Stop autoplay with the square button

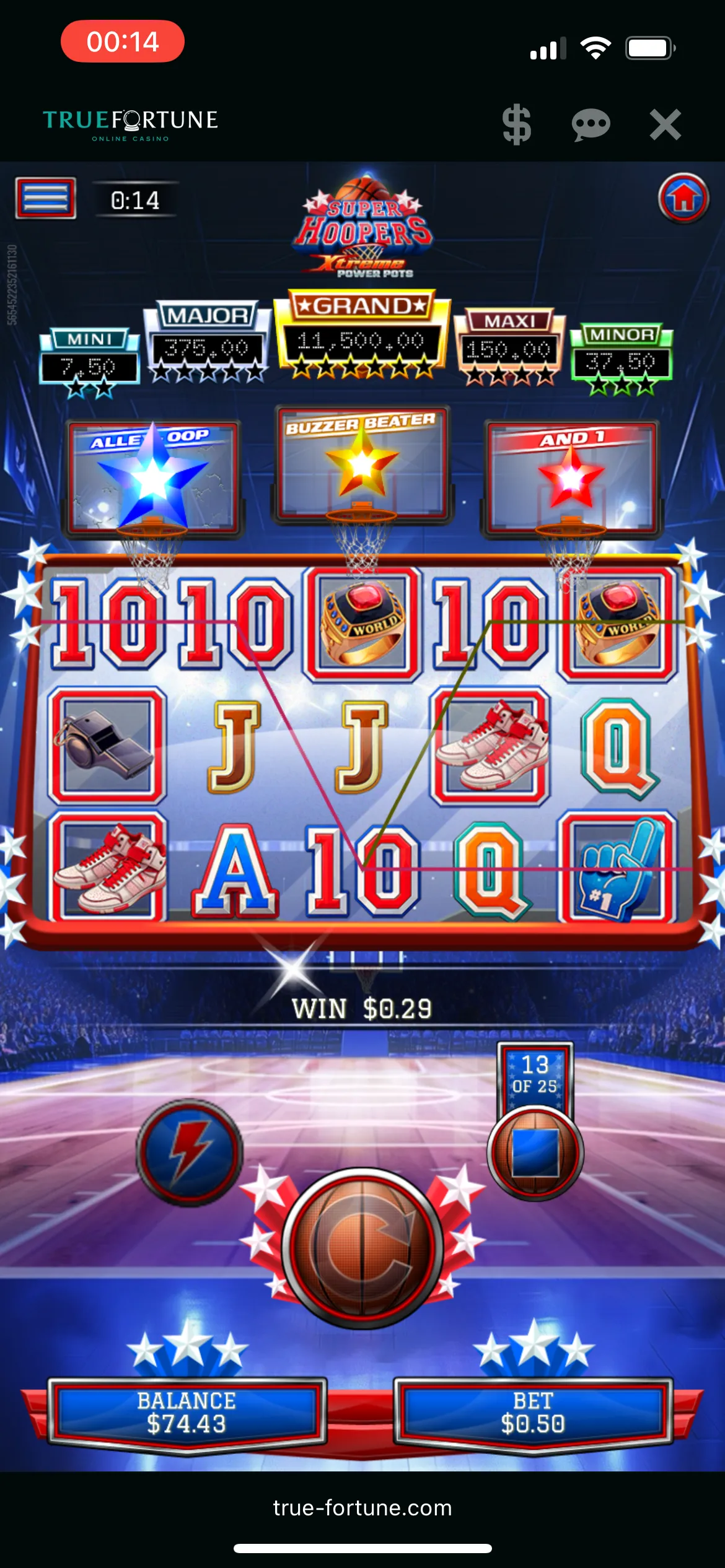tap(535, 1152)
